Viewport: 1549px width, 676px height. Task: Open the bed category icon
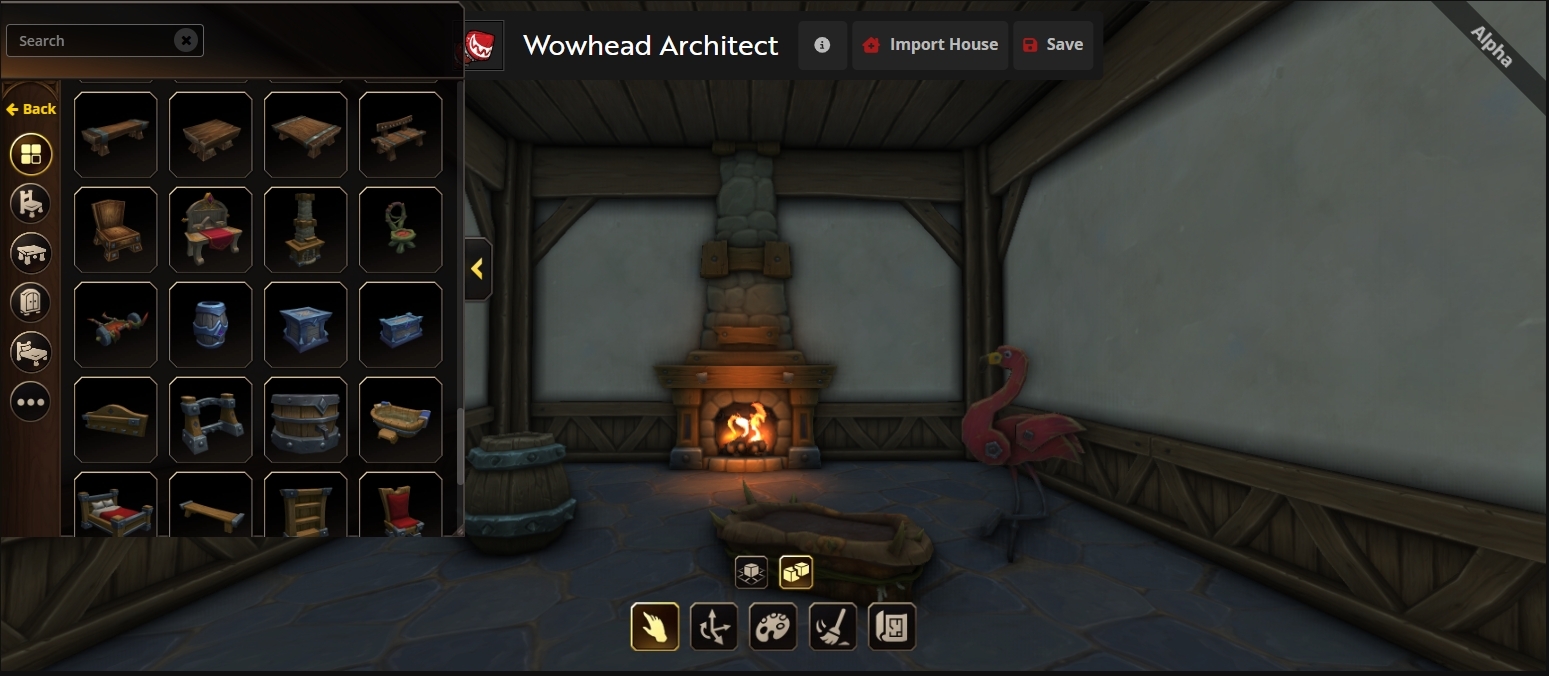tap(31, 351)
